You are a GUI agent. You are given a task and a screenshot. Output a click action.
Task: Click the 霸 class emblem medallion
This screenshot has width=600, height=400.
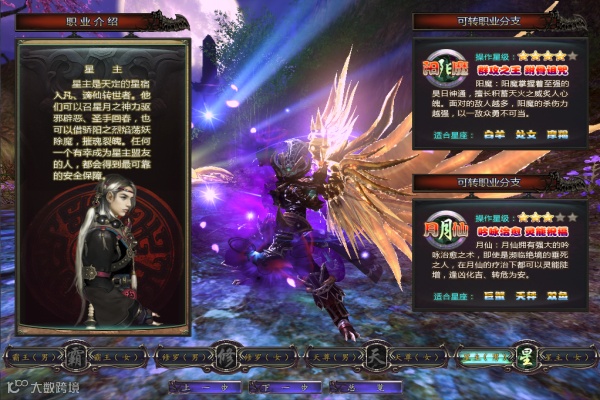pos(71,354)
